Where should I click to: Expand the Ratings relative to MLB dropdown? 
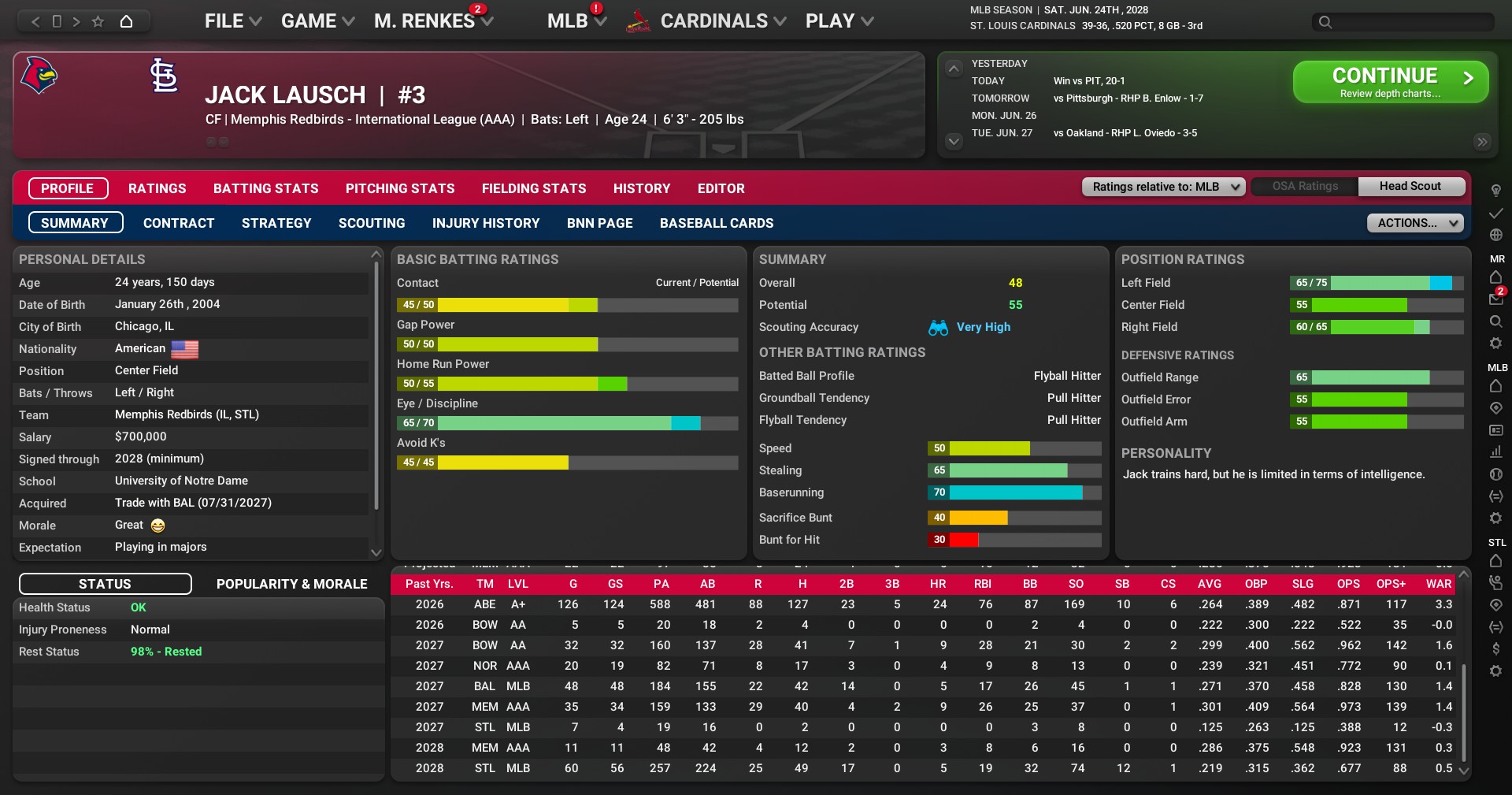pyautogui.click(x=1164, y=187)
